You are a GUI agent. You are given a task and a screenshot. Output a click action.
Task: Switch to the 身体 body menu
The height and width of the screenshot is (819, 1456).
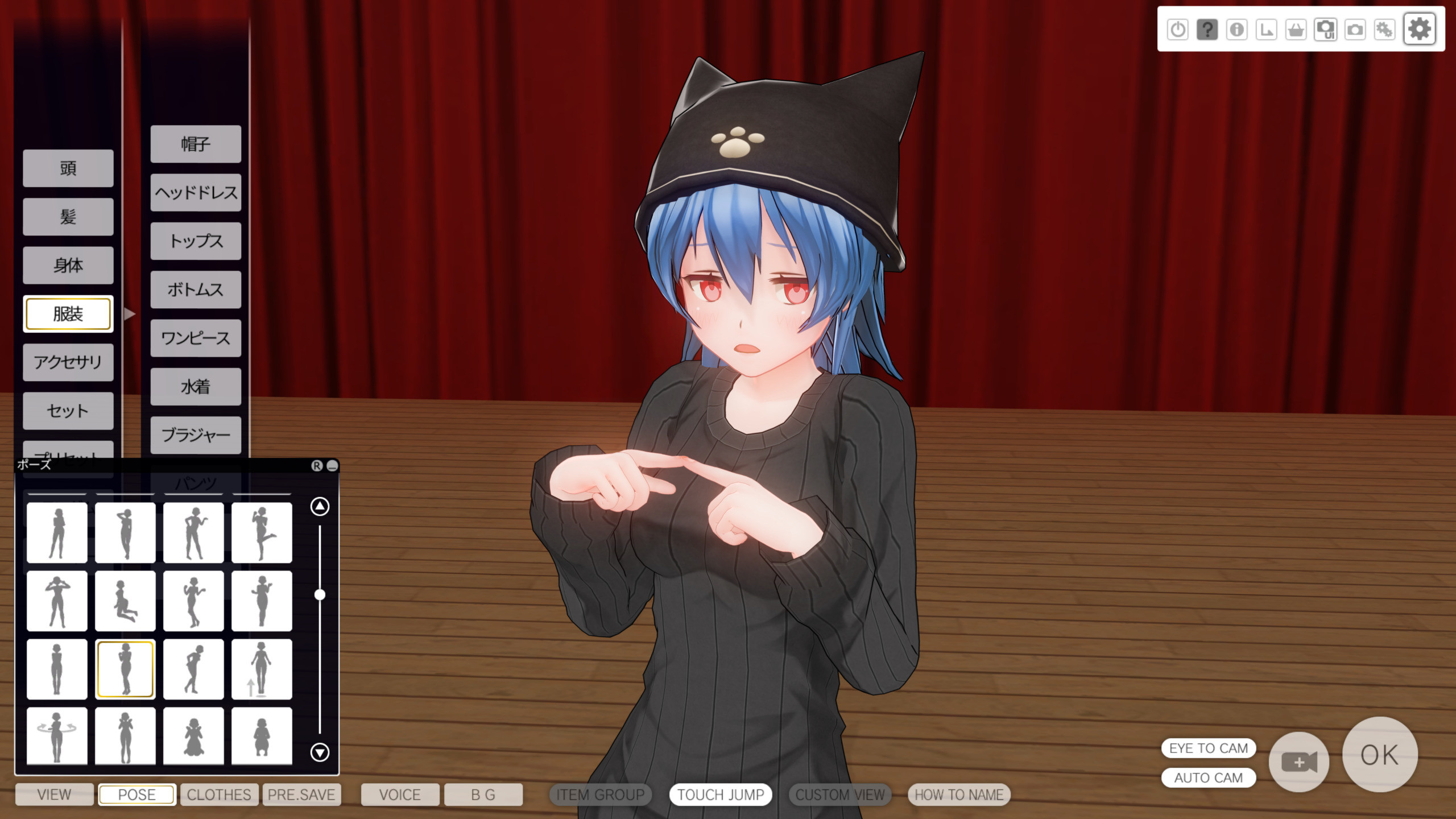(68, 265)
